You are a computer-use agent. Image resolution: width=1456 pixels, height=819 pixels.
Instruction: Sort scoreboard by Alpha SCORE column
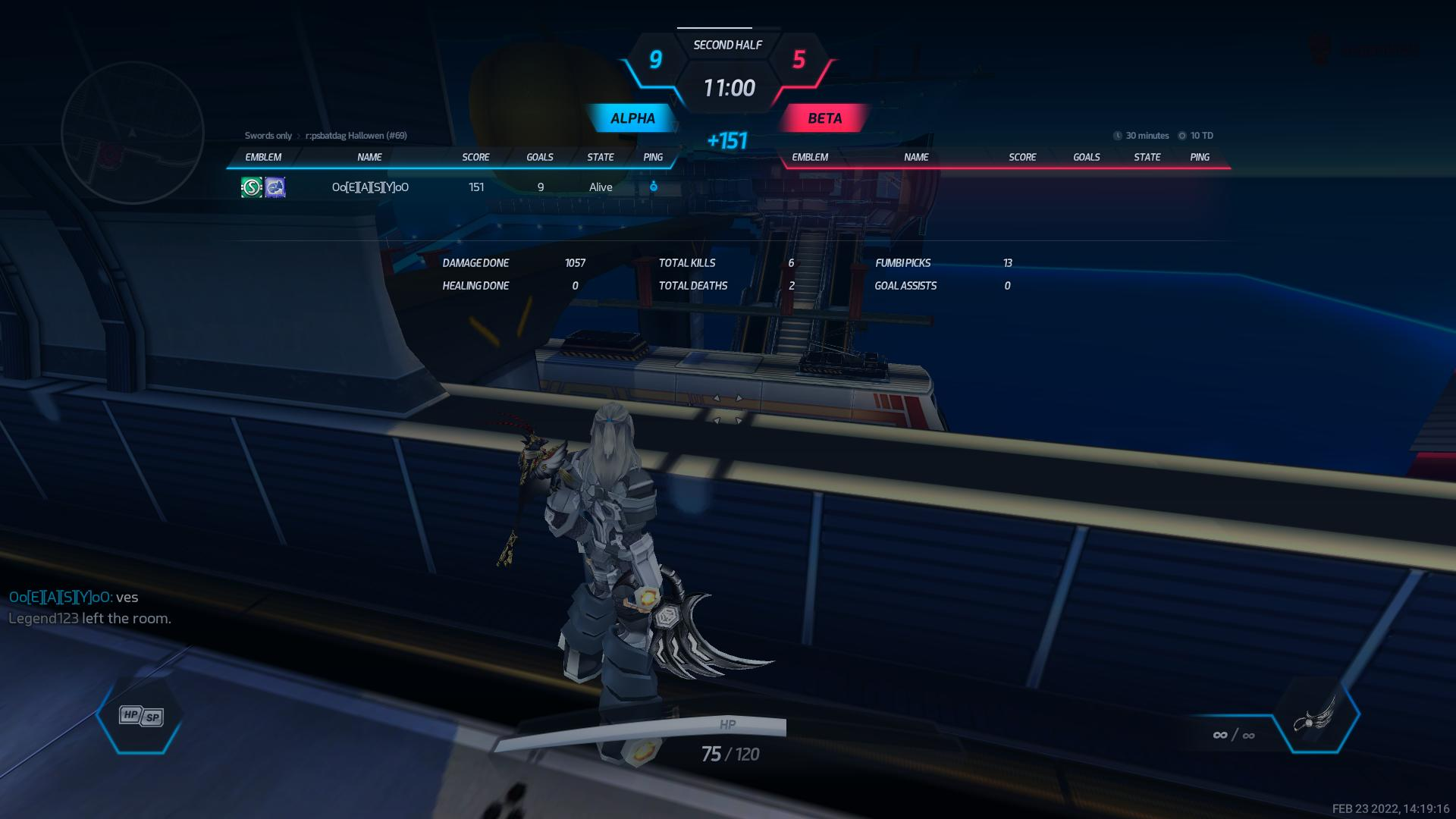pos(475,157)
